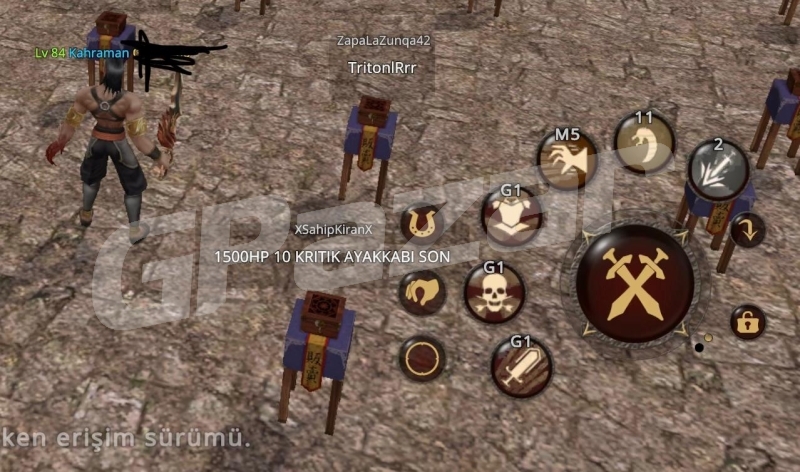800x472 pixels.
Task: Toggle the padlock lock button
Action: (x=747, y=322)
